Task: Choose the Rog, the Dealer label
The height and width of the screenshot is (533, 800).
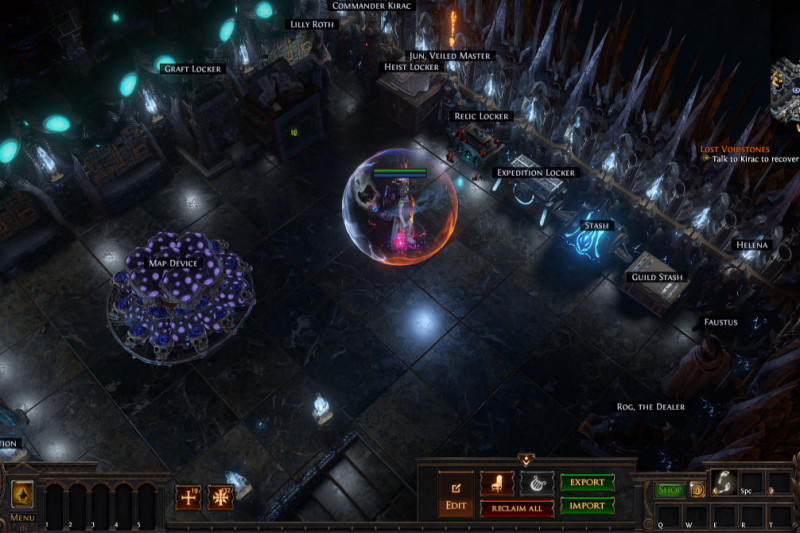Action: pos(650,407)
